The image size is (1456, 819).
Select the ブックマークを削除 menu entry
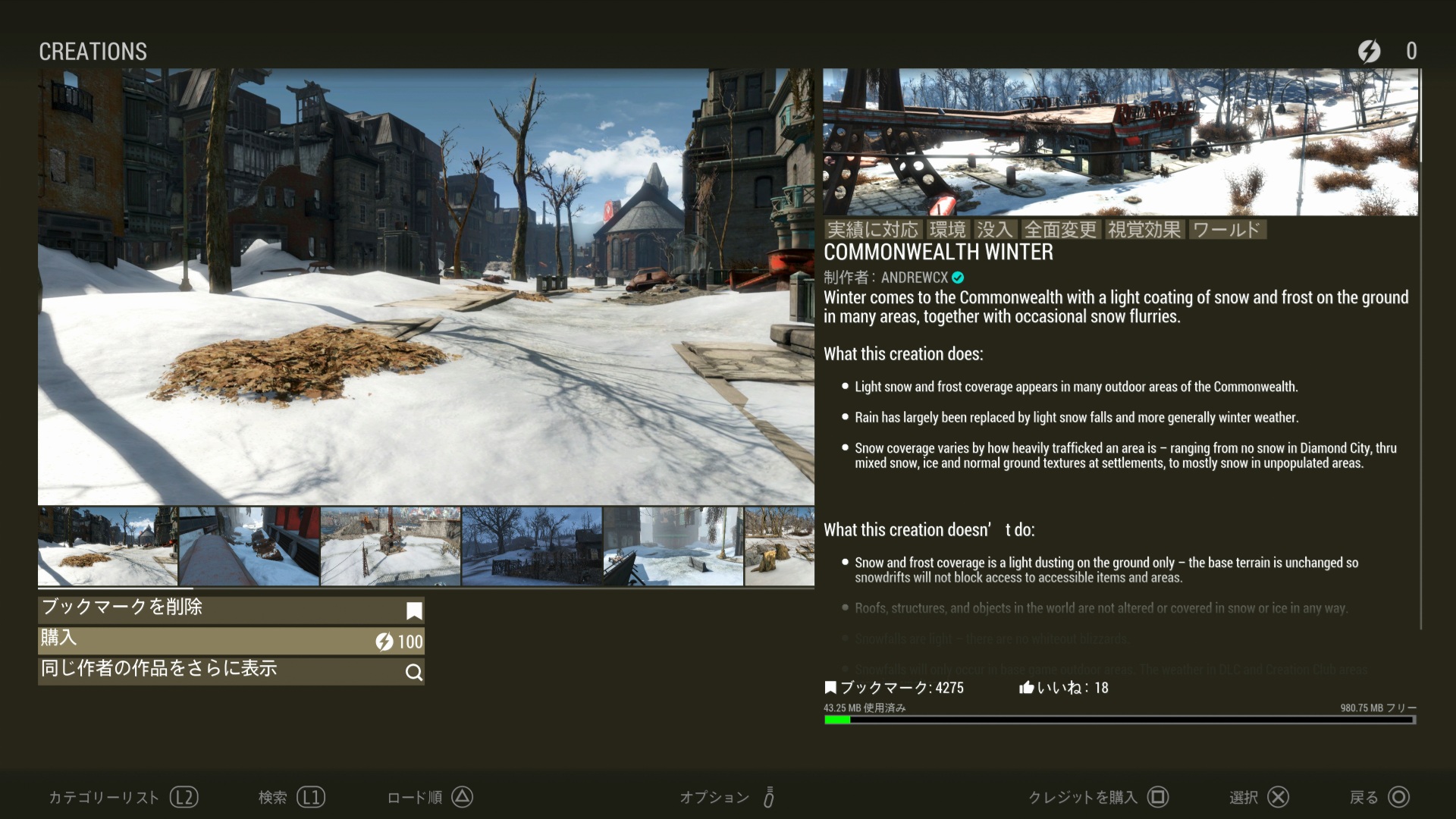point(231,609)
